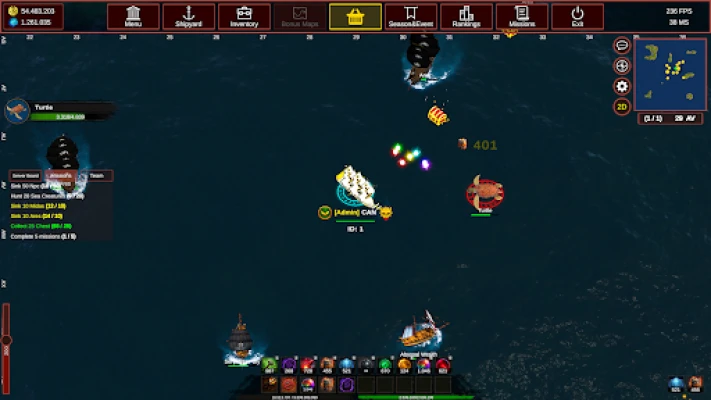
Task: Open the Missions list
Action: click(521, 17)
